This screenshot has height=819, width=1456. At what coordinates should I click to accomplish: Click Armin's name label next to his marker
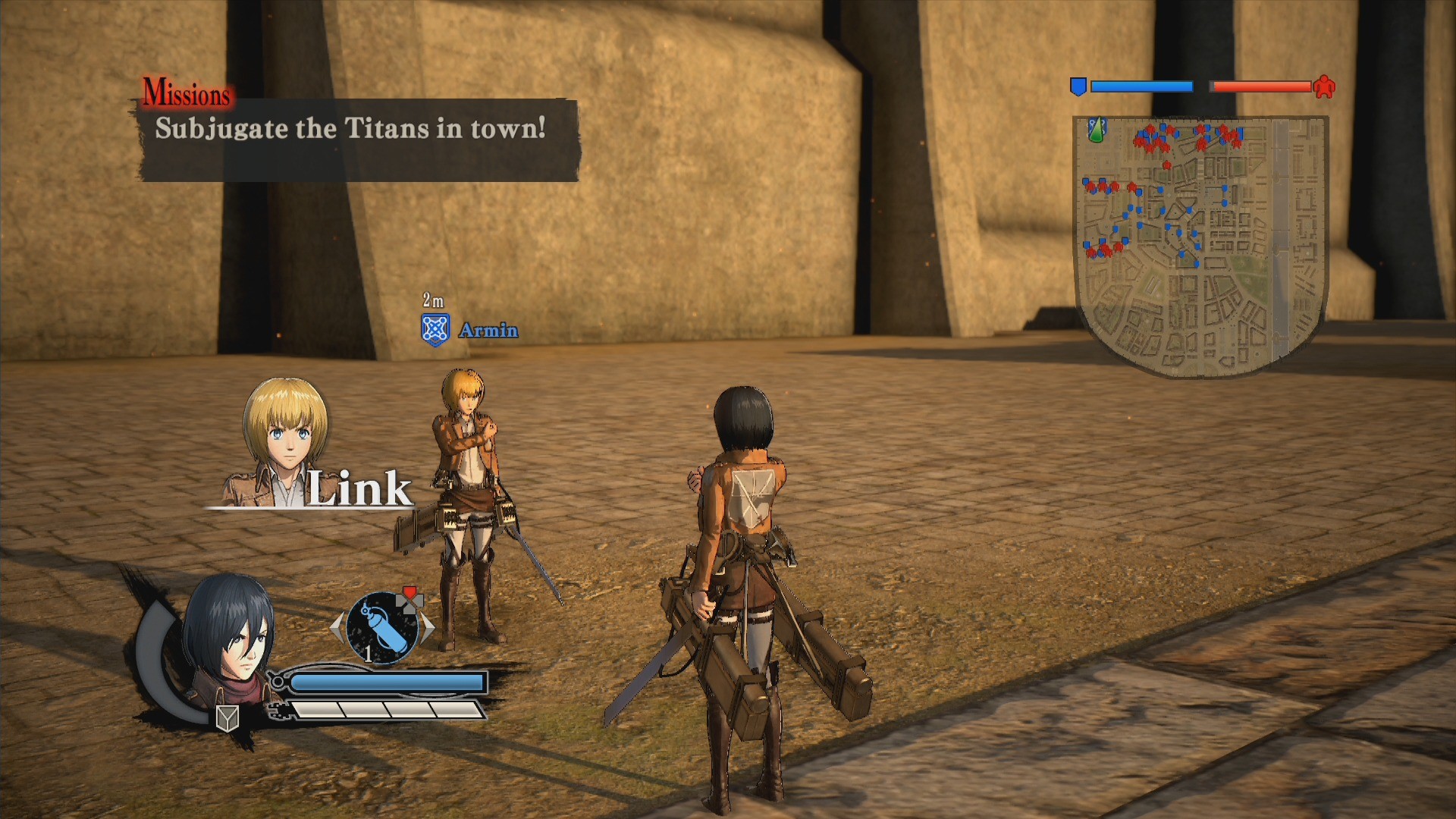[488, 330]
